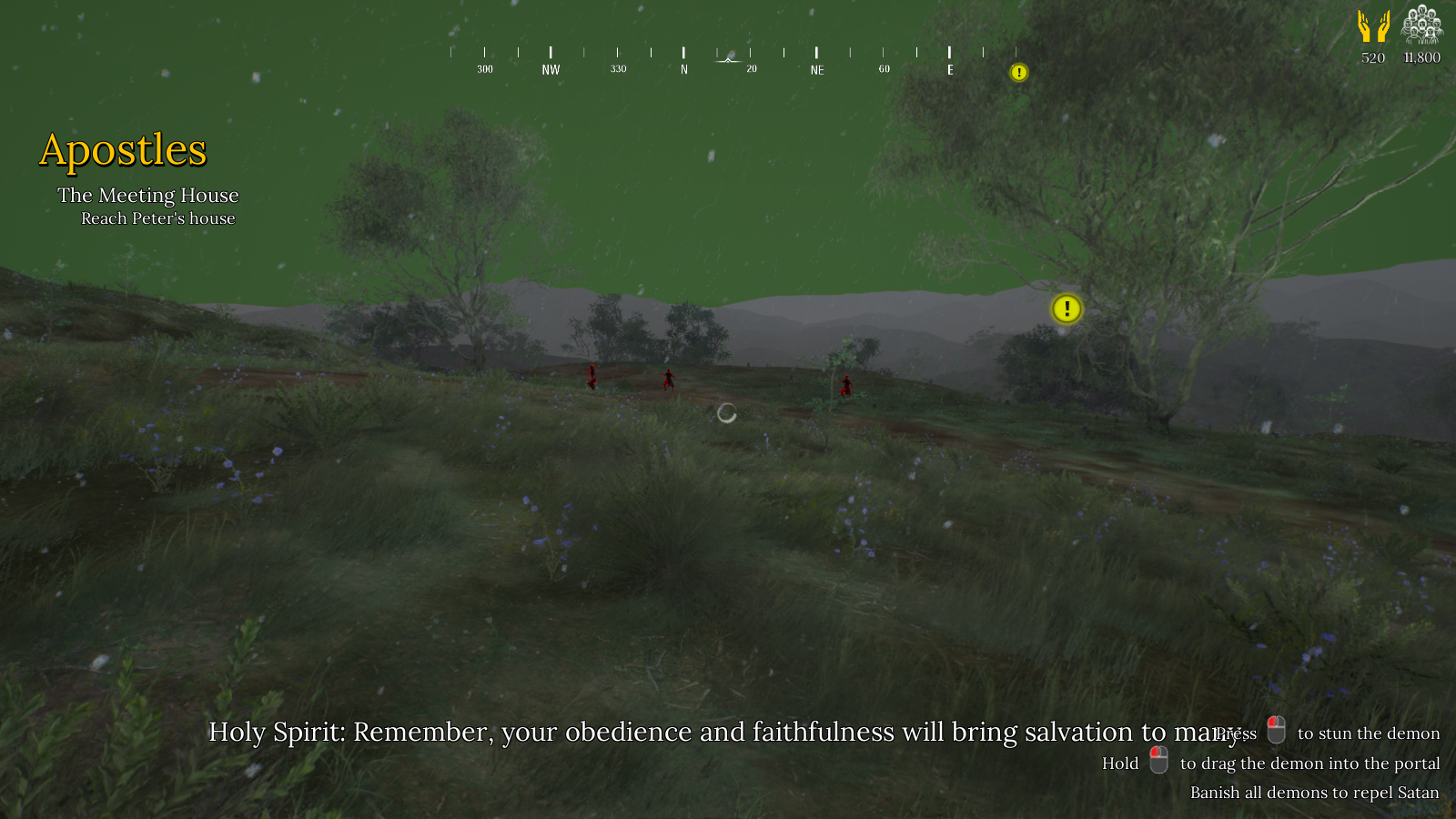Image resolution: width=1456 pixels, height=819 pixels.
Task: Open The Meeting House quest tracker
Action: tap(148, 196)
